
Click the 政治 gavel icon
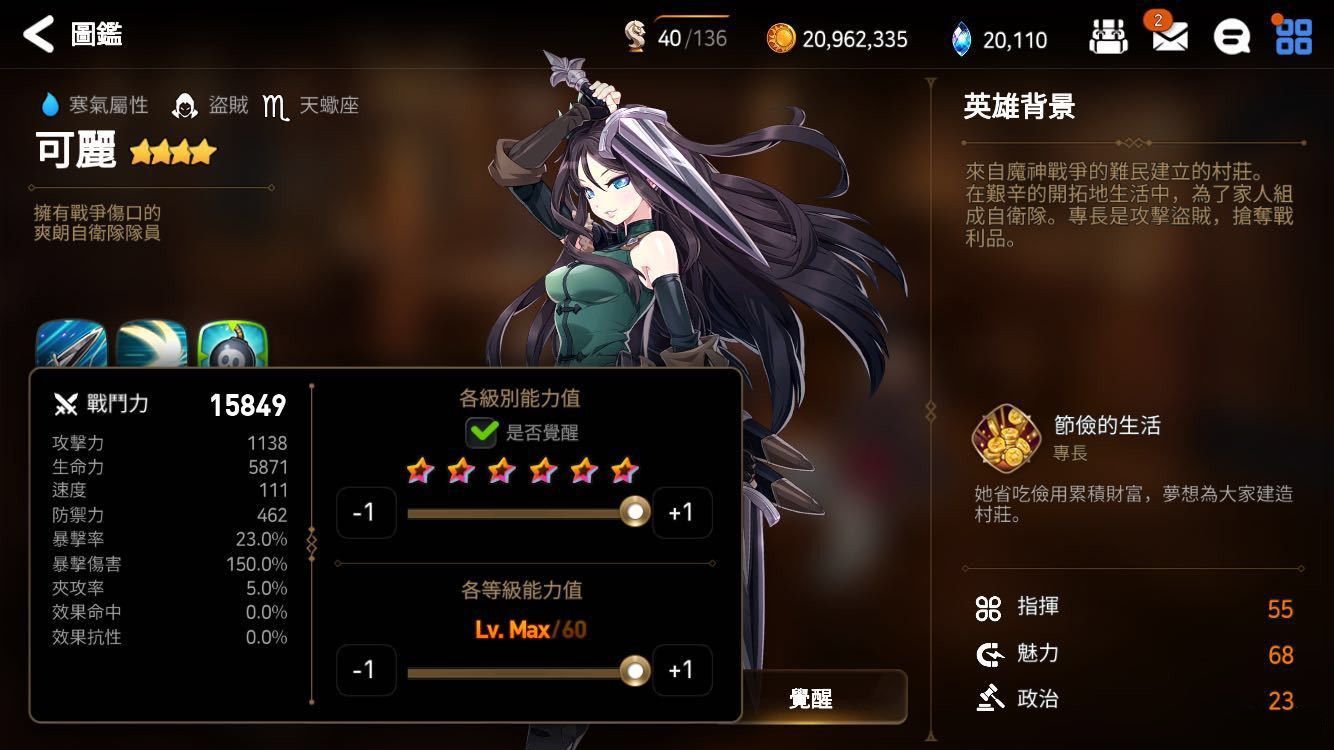click(x=988, y=699)
